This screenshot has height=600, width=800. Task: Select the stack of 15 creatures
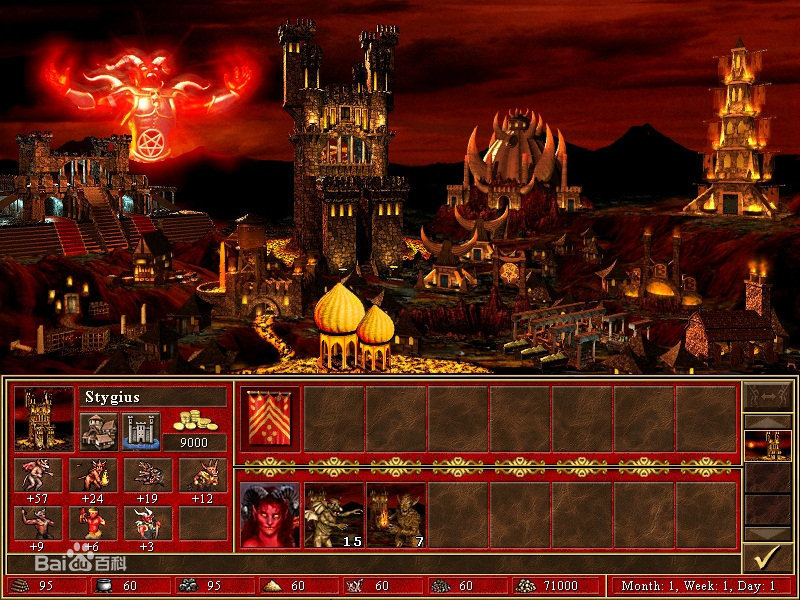pyautogui.click(x=334, y=515)
